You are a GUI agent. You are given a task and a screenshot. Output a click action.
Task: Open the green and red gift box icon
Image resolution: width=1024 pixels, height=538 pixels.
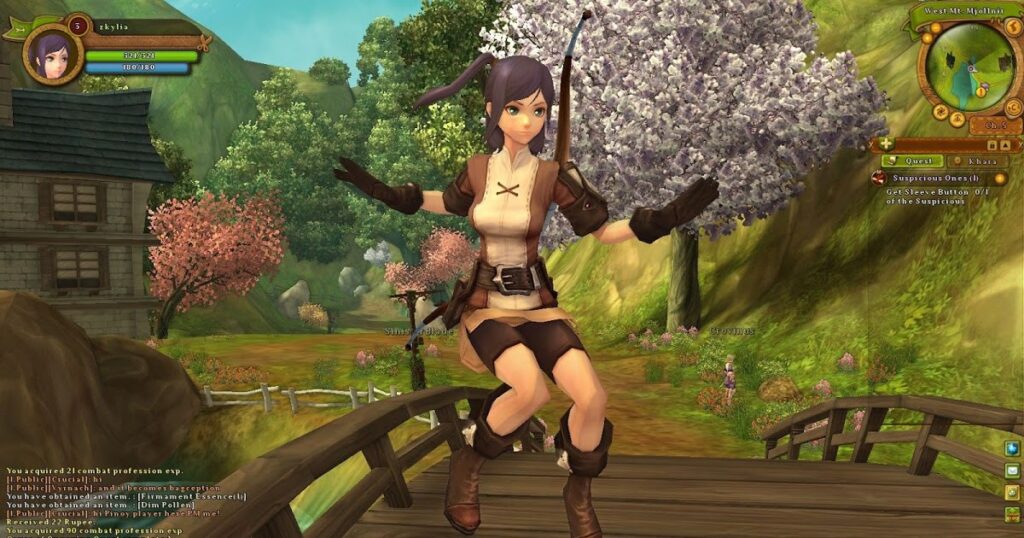(1012, 514)
